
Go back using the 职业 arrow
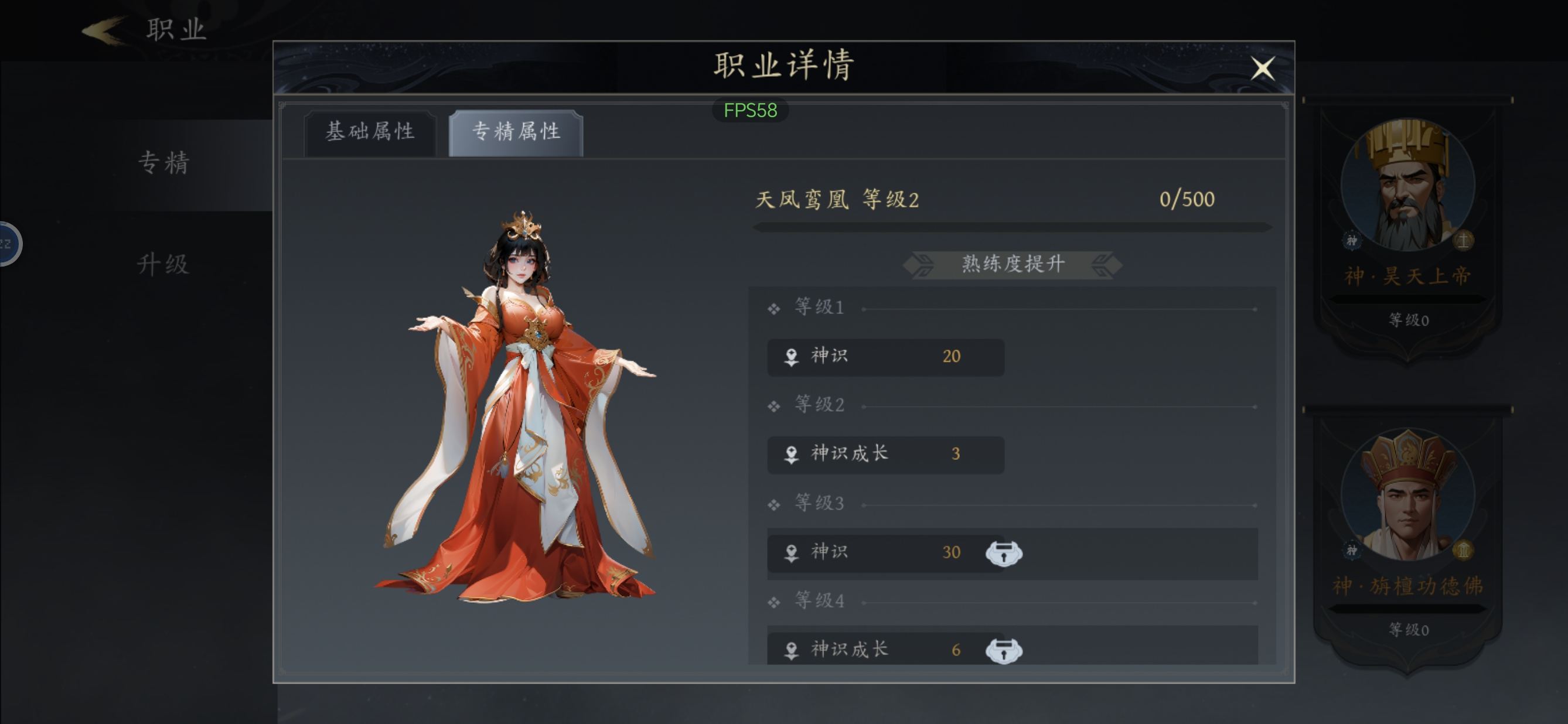coord(105,30)
